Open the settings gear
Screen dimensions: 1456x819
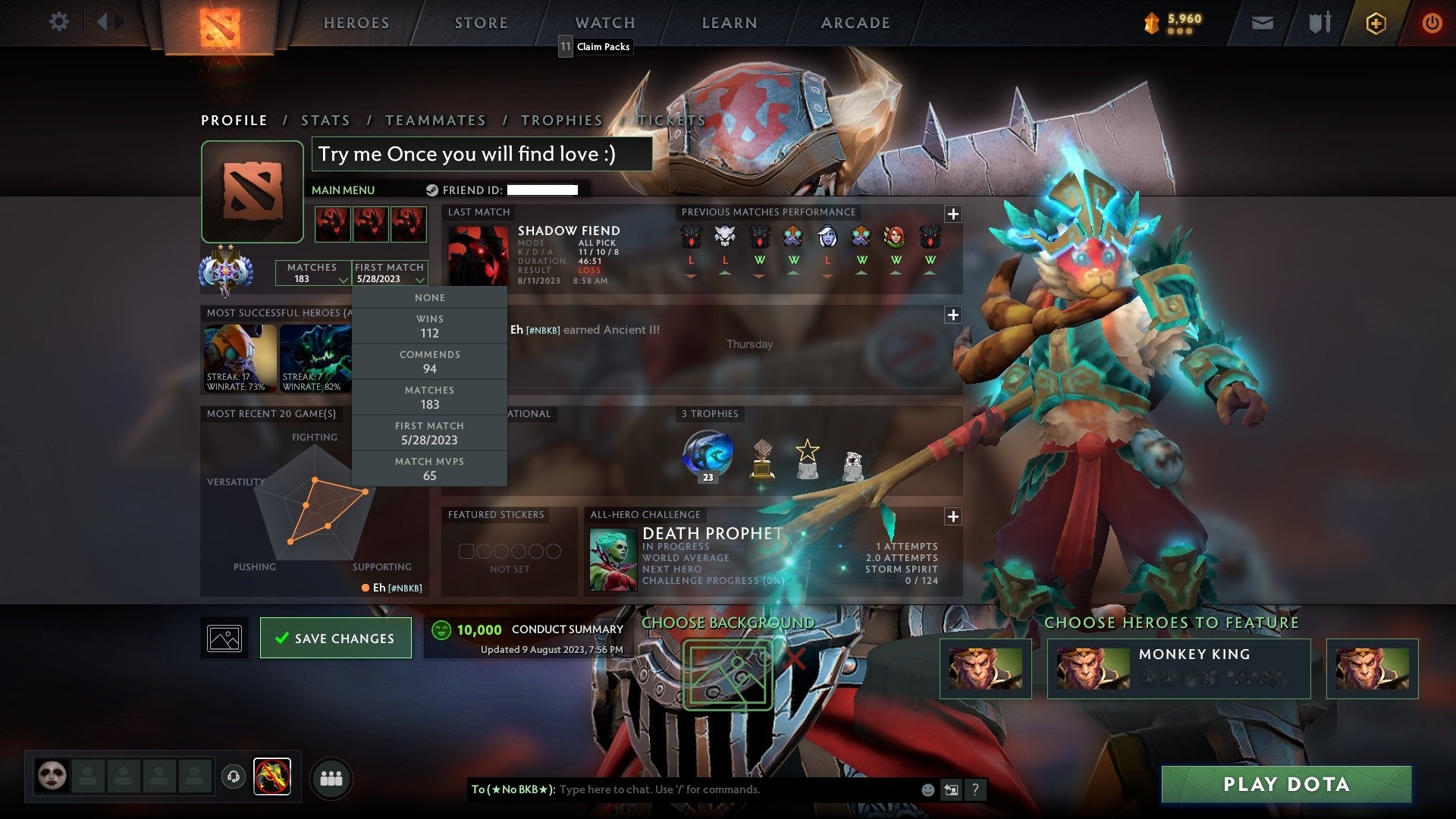pyautogui.click(x=59, y=22)
